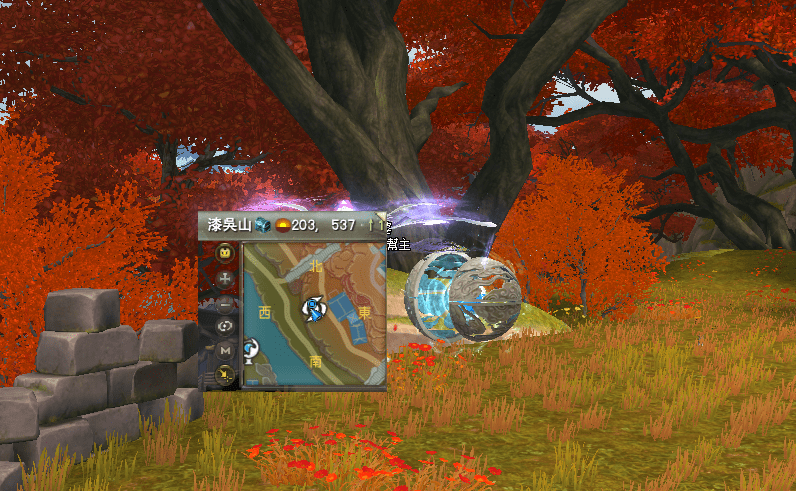Viewport: 796px width, 491px height.
Task: Click the sunset icon in minimap header
Action: (285, 224)
